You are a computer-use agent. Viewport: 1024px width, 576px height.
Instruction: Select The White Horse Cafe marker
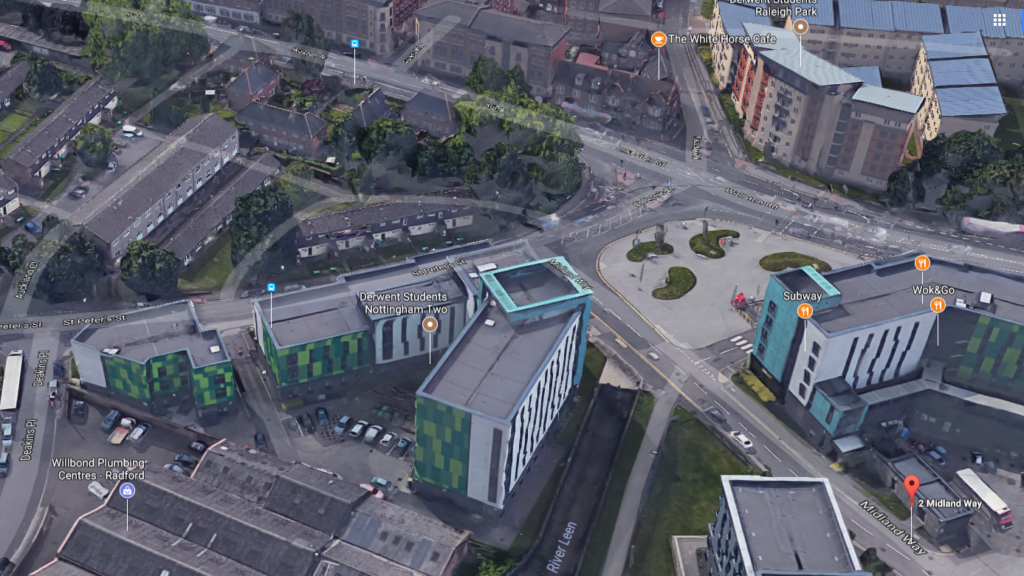tap(658, 39)
